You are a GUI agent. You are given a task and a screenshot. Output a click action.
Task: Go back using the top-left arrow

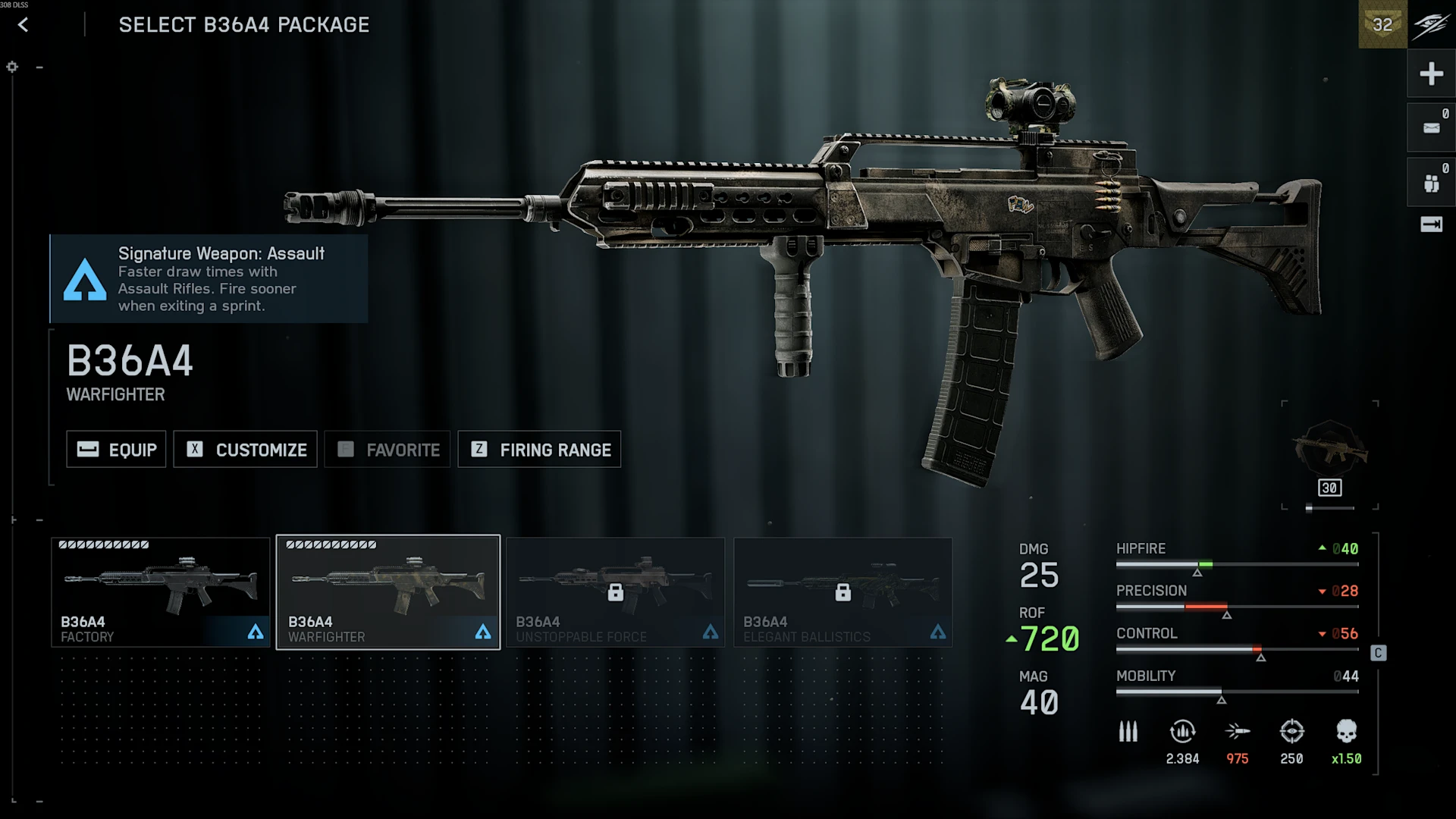click(x=23, y=25)
